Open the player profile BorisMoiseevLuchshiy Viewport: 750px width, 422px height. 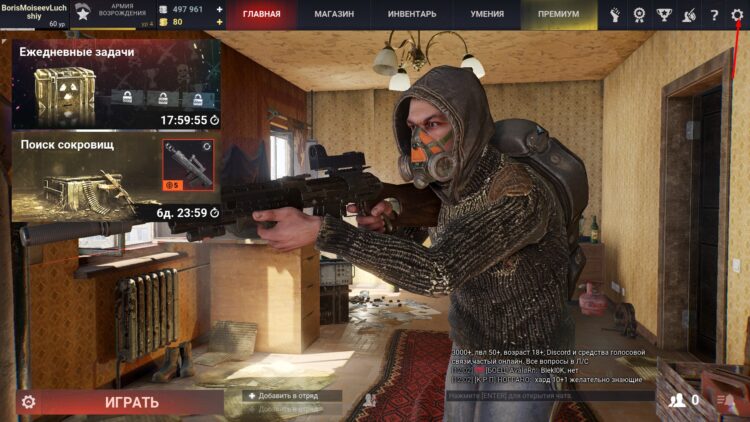pyautogui.click(x=34, y=14)
